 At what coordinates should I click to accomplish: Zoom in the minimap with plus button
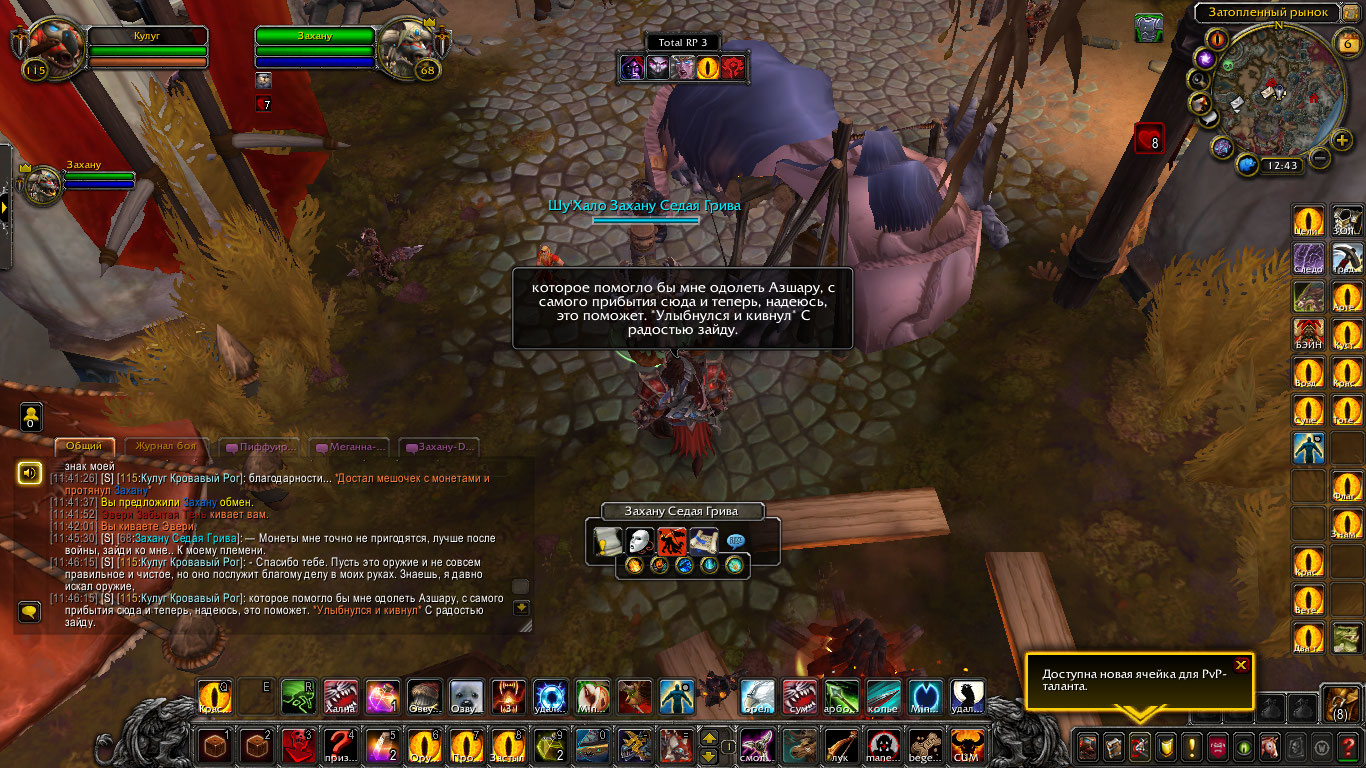1342,140
